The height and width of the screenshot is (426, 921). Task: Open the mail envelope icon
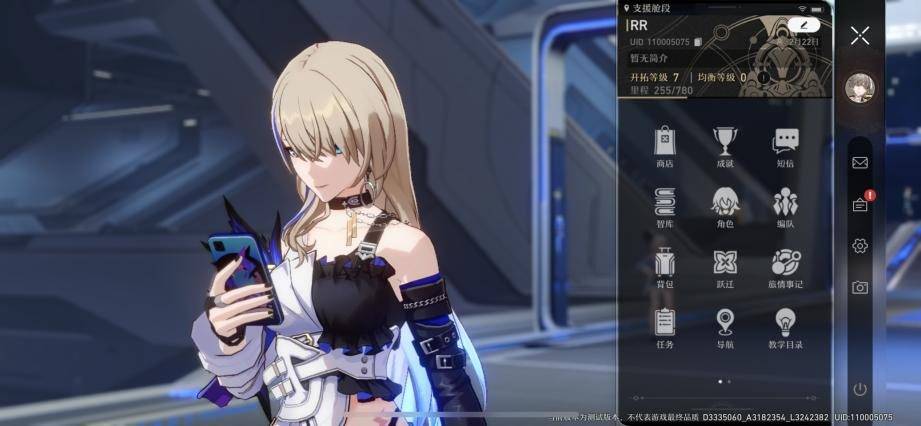[x=859, y=162]
